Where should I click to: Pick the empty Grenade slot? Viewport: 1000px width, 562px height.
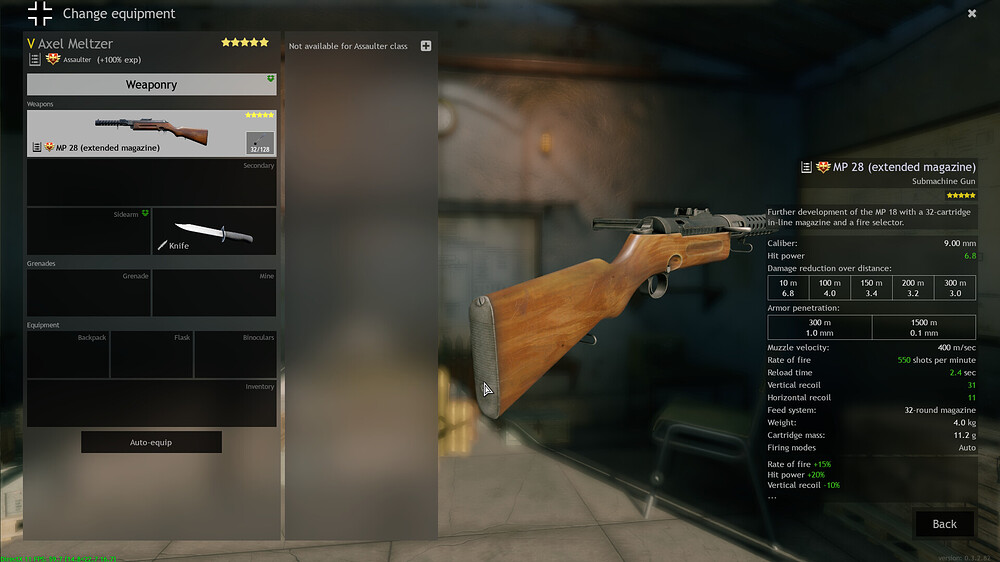click(x=88, y=294)
